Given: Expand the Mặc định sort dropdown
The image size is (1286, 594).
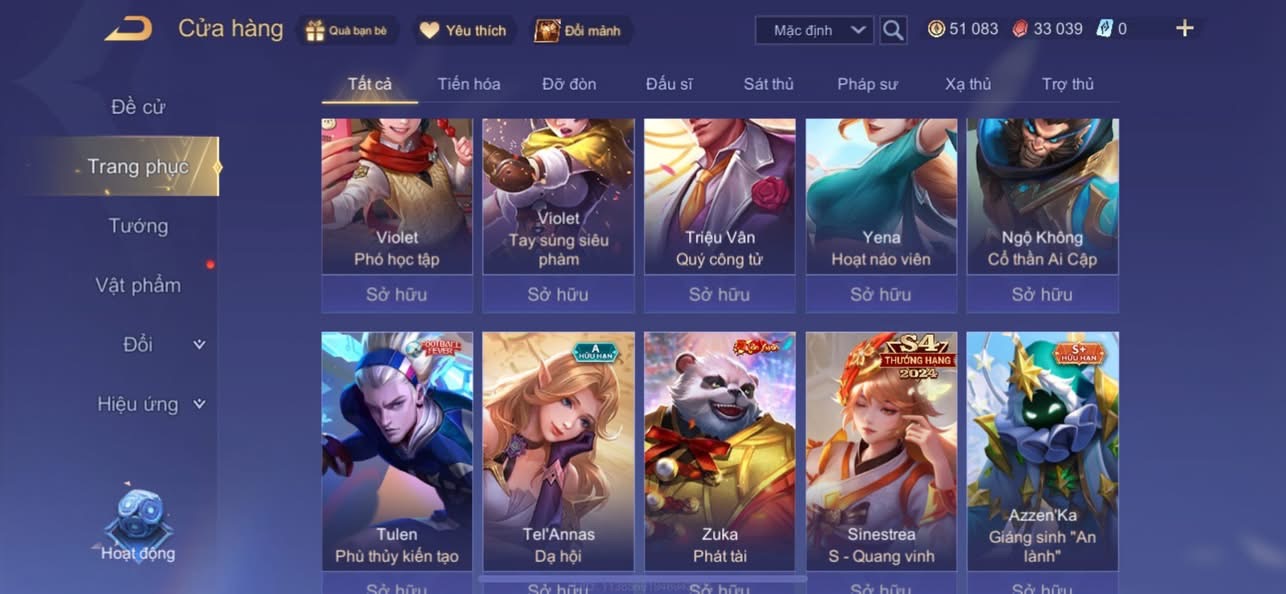Looking at the screenshot, I should point(814,30).
